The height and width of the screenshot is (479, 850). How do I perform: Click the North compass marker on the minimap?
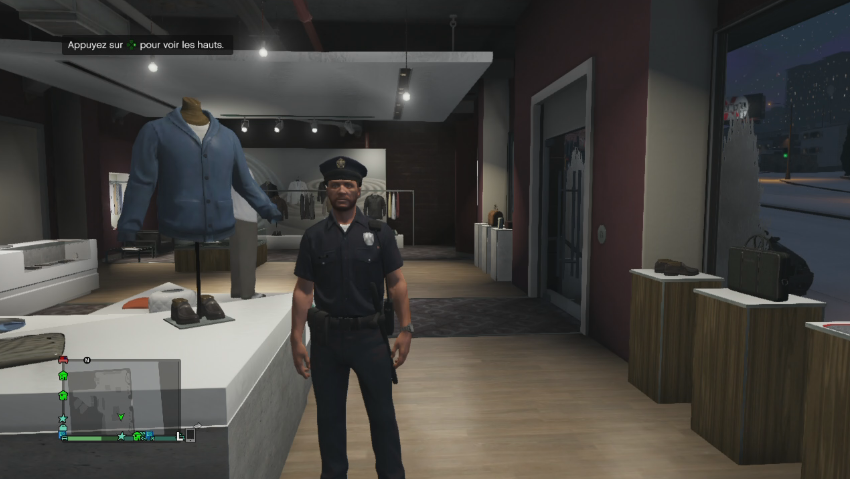[87, 359]
